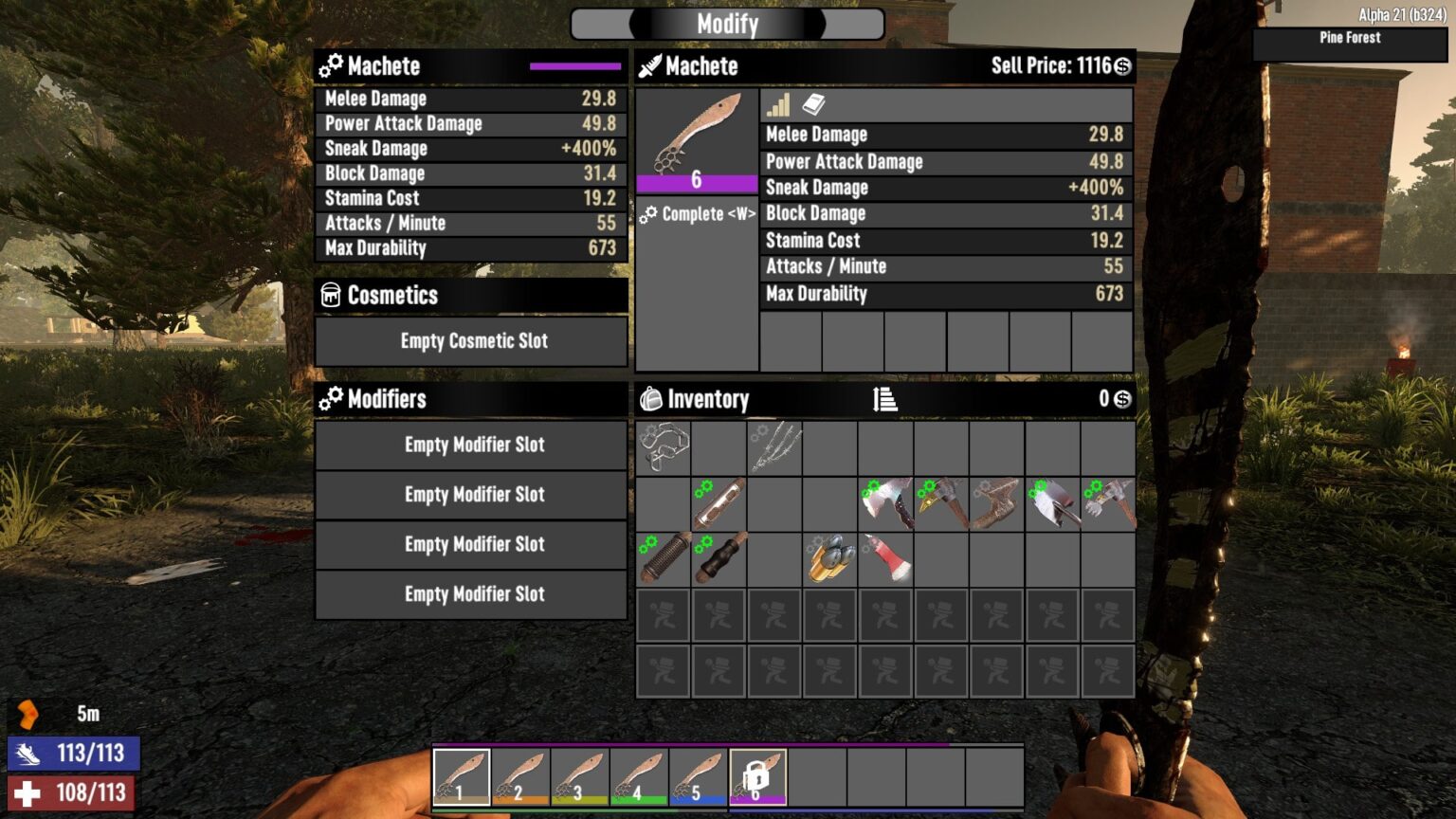Click the paint bucket icon on the Cosmetics header

(330, 296)
